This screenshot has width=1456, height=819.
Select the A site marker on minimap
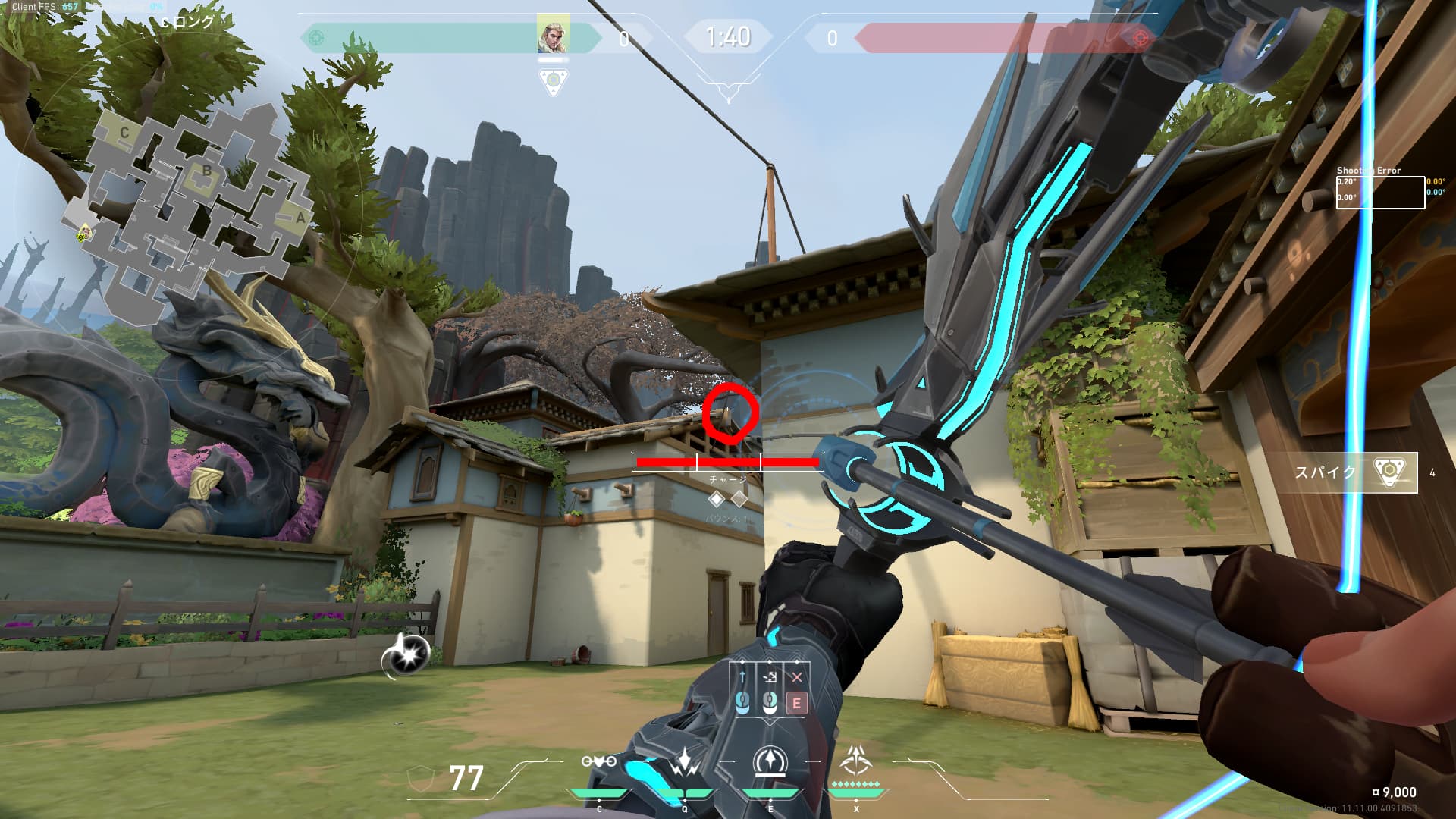300,218
